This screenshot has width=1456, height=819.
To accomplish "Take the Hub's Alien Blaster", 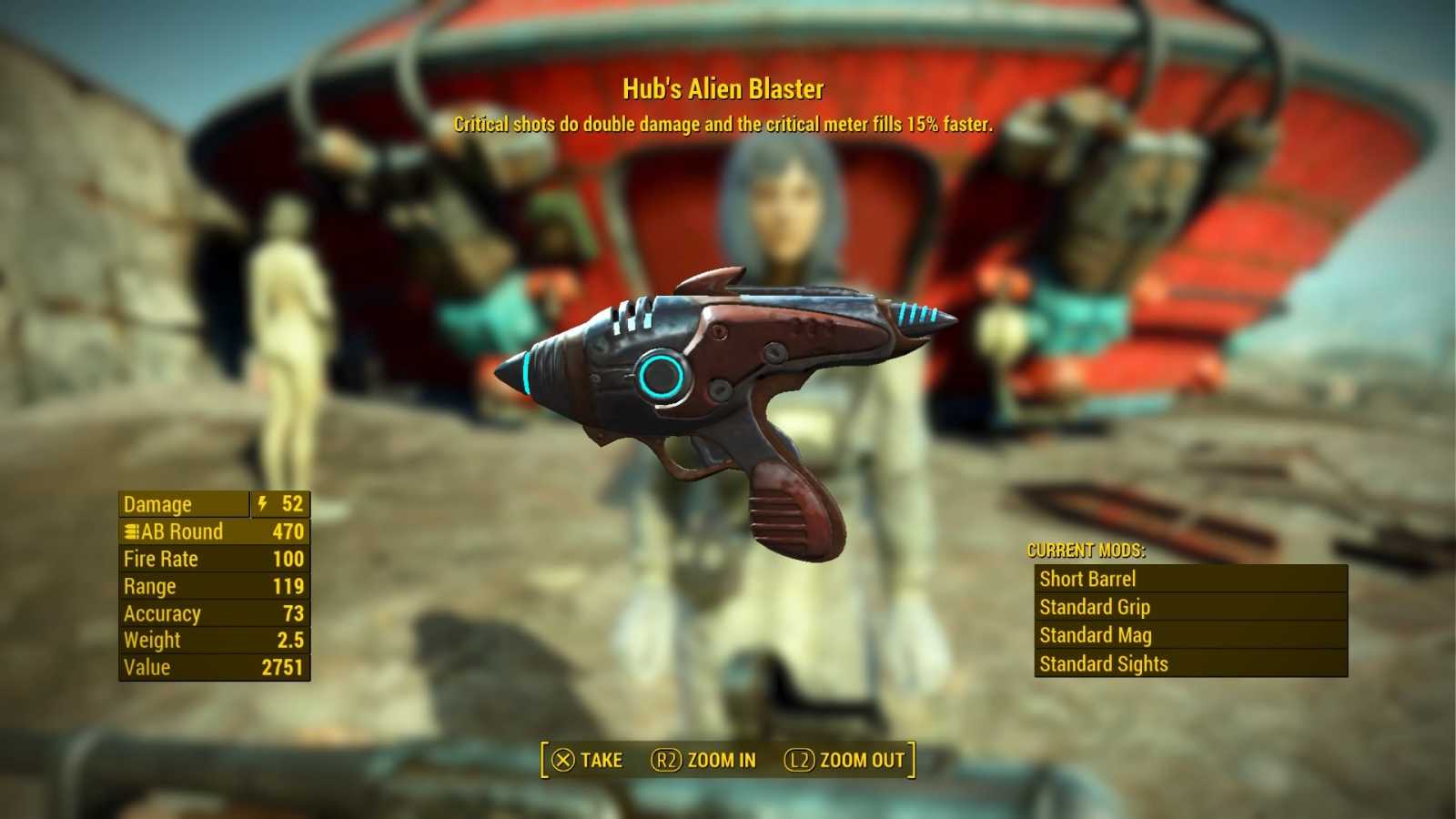I will pos(588,760).
